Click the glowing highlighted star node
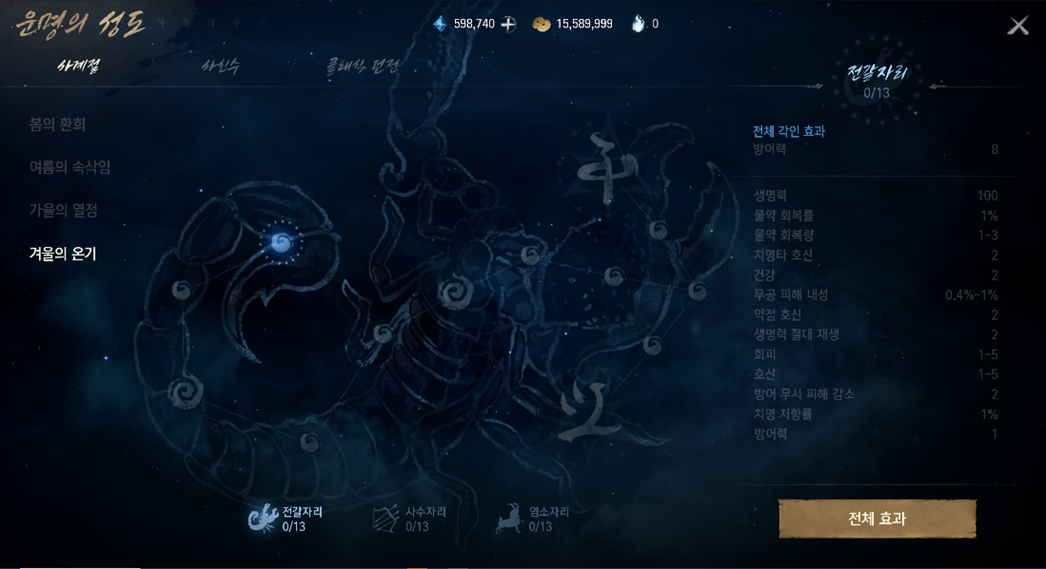The image size is (1046, 569). tap(281, 242)
